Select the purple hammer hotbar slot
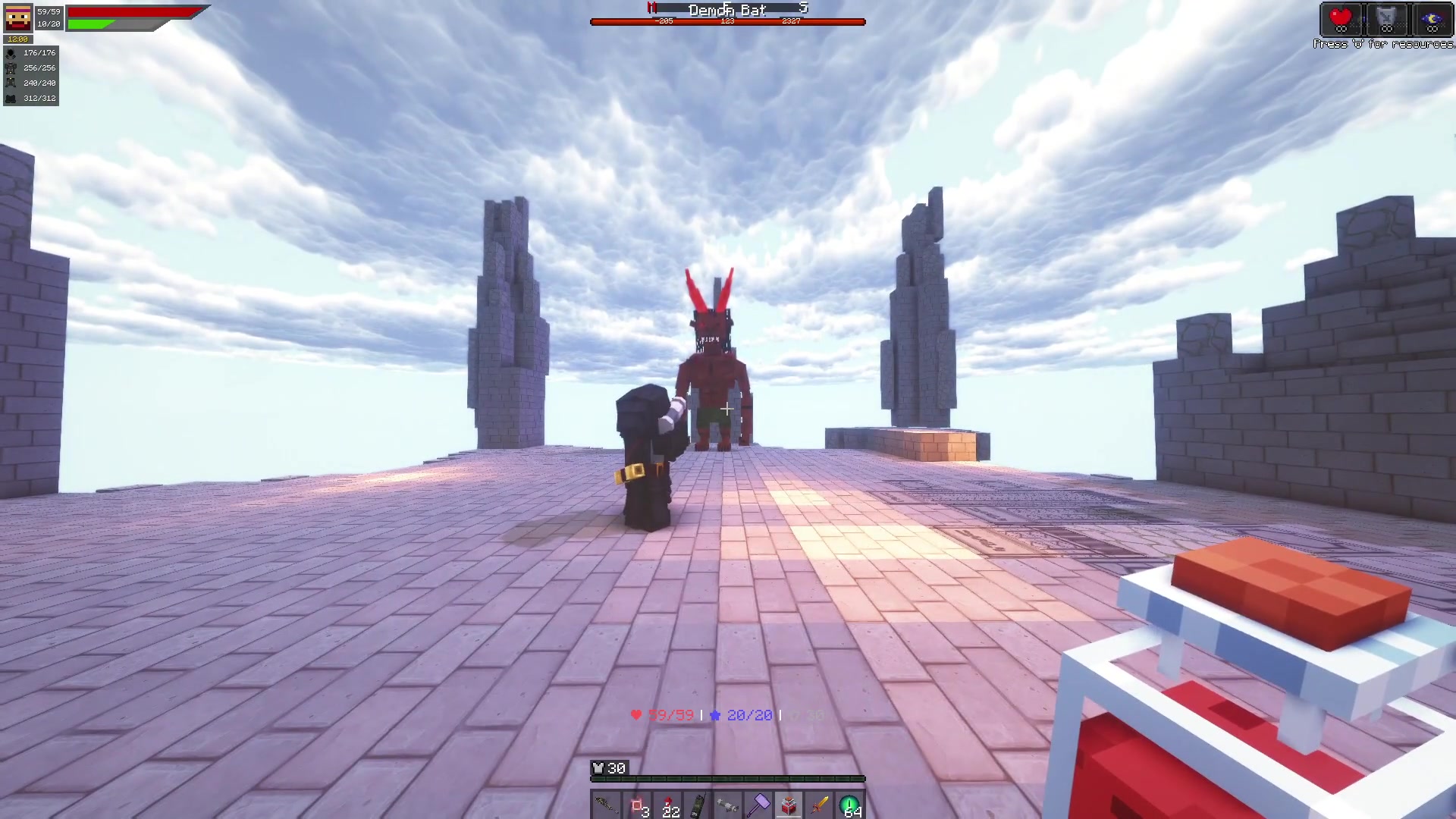Image resolution: width=1456 pixels, height=819 pixels. click(758, 805)
